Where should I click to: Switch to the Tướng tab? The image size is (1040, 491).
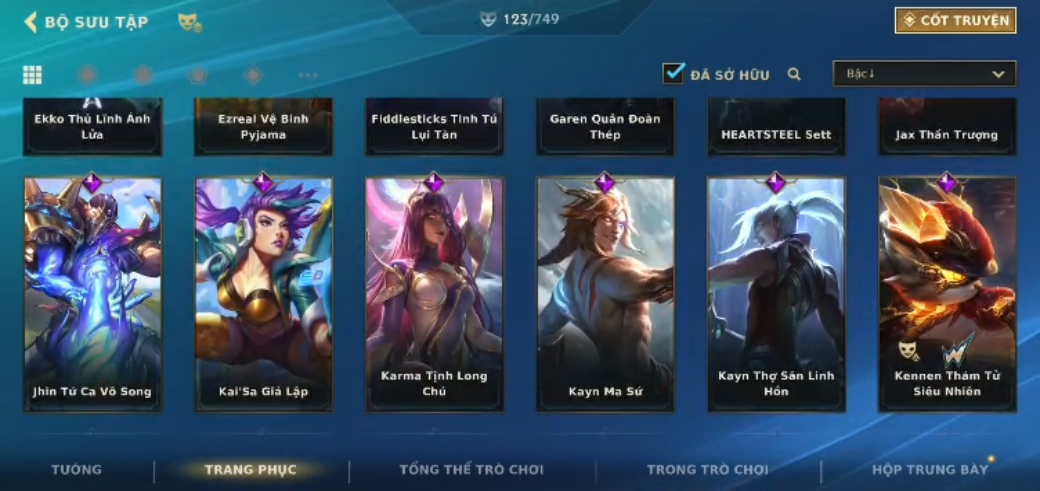click(77, 470)
